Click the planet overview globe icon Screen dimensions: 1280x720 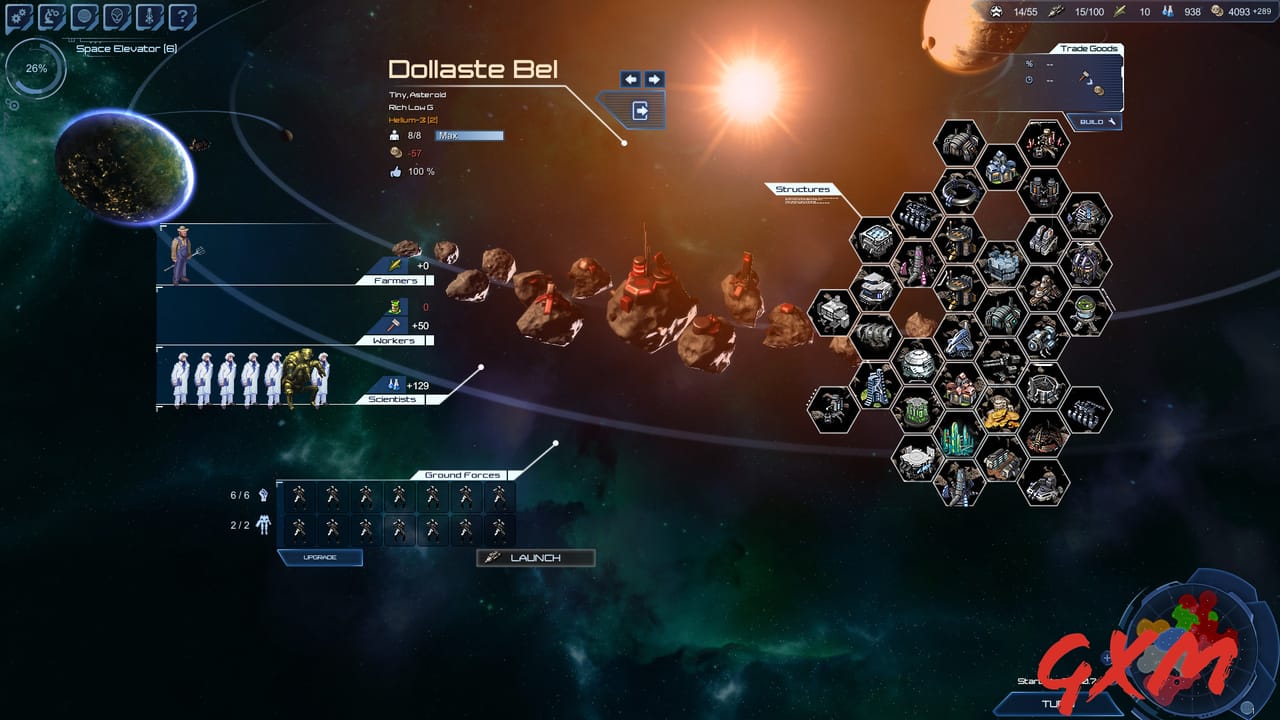[84, 15]
